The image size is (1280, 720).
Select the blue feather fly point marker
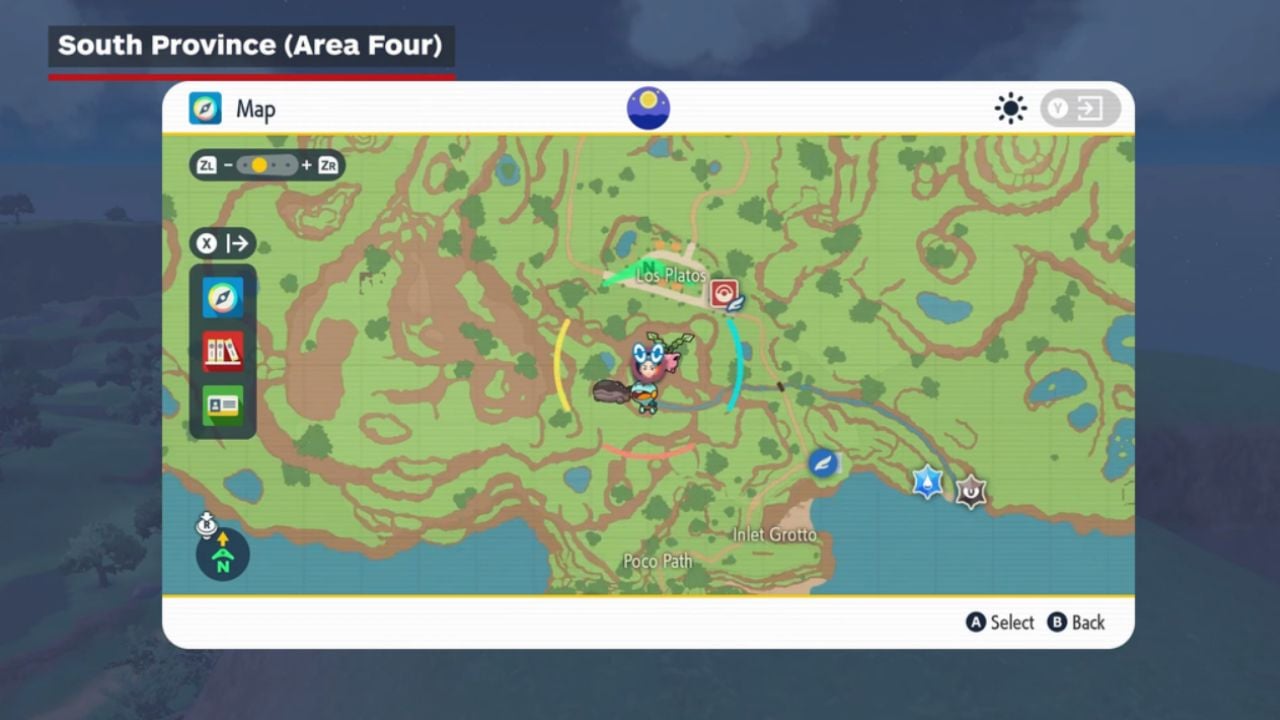[x=823, y=463]
